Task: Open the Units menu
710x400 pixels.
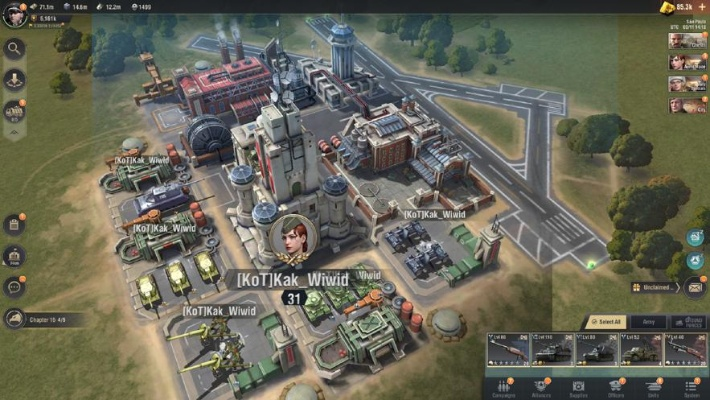Action: pos(654,389)
